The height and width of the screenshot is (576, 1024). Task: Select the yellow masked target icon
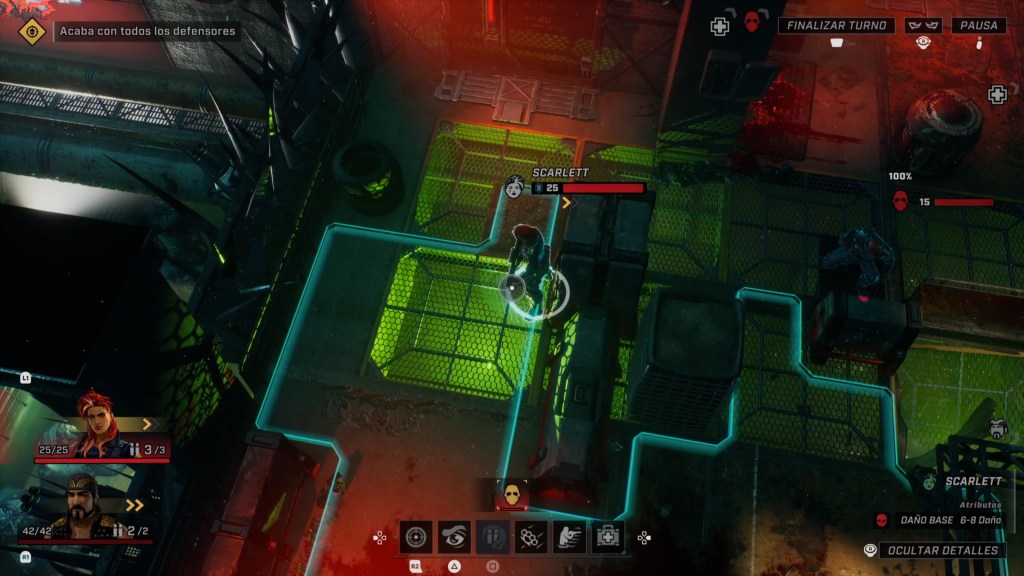512,493
